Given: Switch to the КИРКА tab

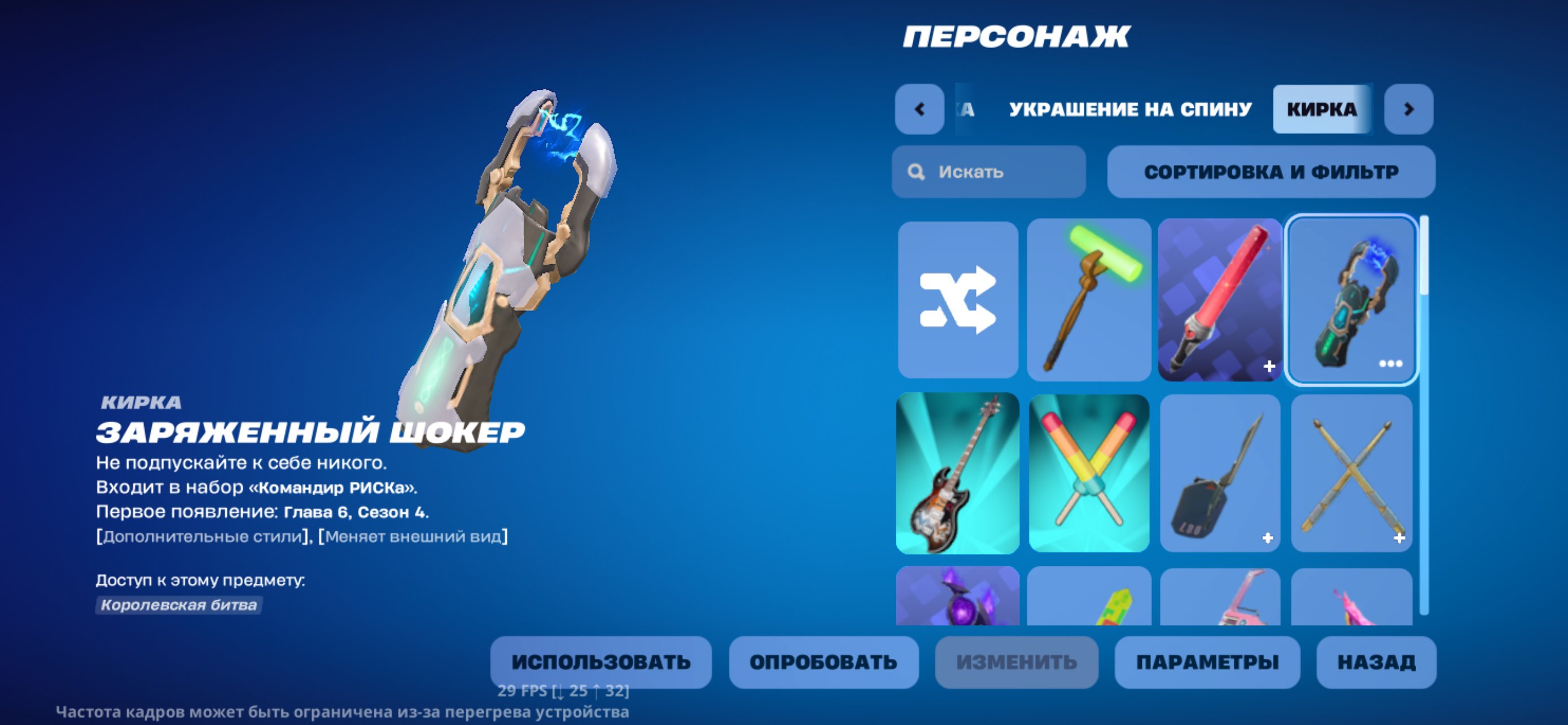Looking at the screenshot, I should coord(1321,110).
